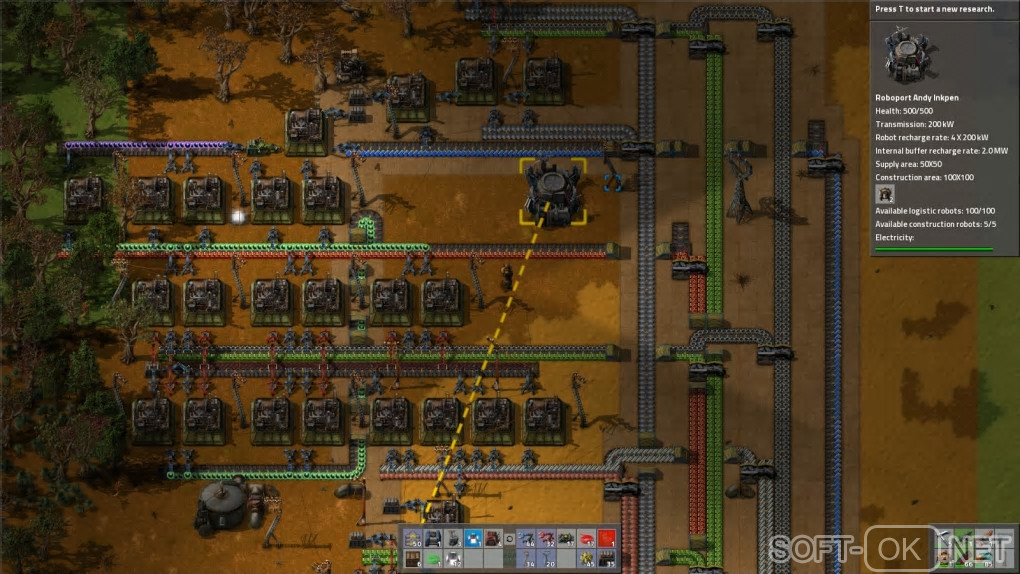The image size is (1020, 574).
Task: Pick the dark item stack of 35
Action: 606,559
